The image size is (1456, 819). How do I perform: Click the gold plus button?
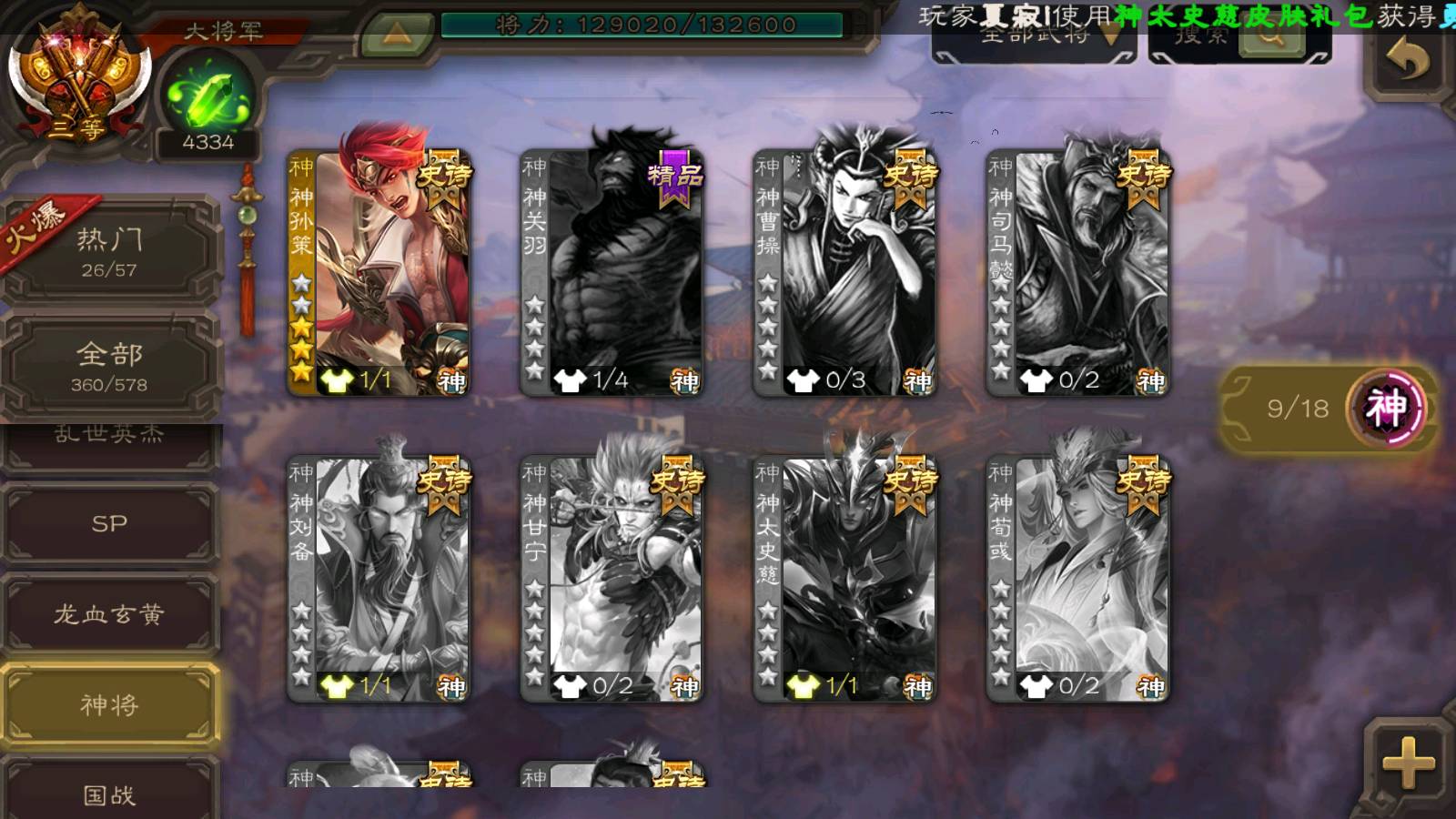click(x=1407, y=763)
